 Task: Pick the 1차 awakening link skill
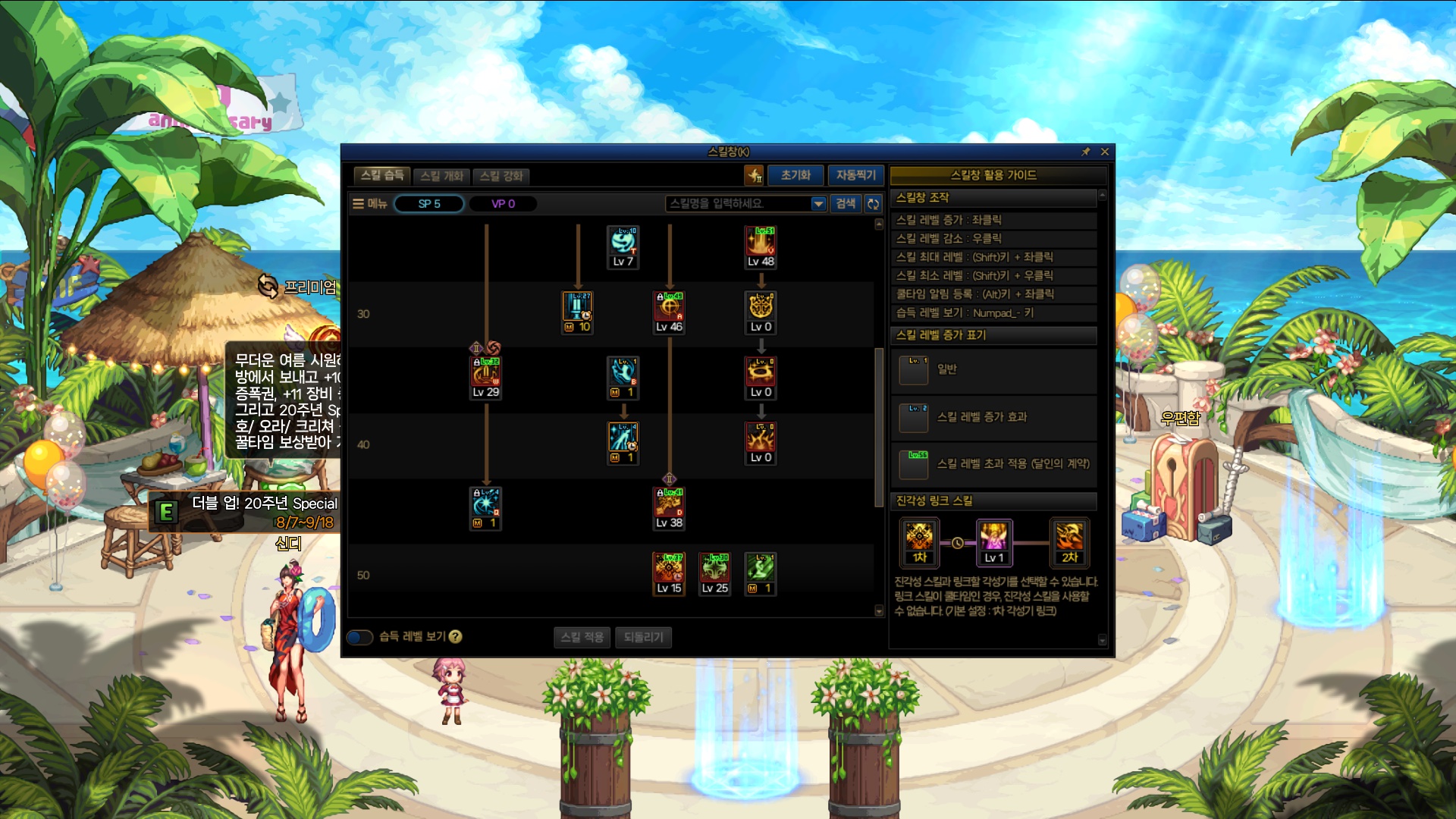(x=919, y=536)
